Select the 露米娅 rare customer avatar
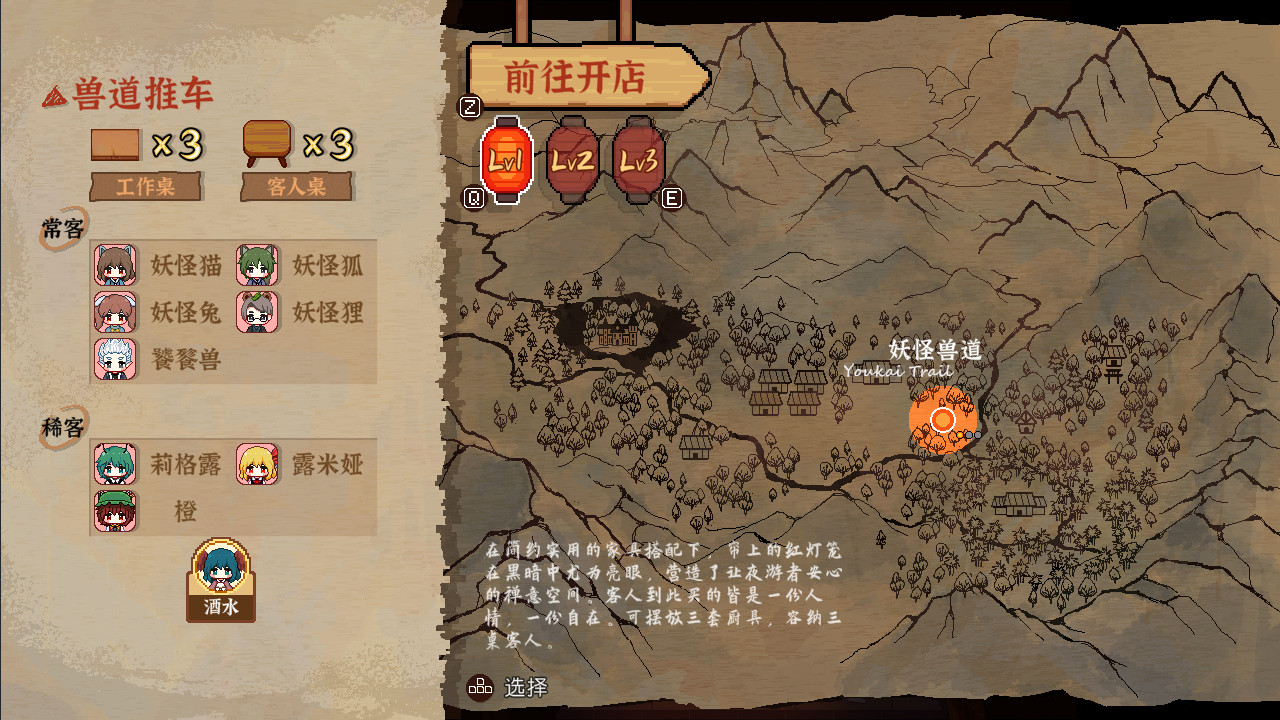 pyautogui.click(x=258, y=464)
